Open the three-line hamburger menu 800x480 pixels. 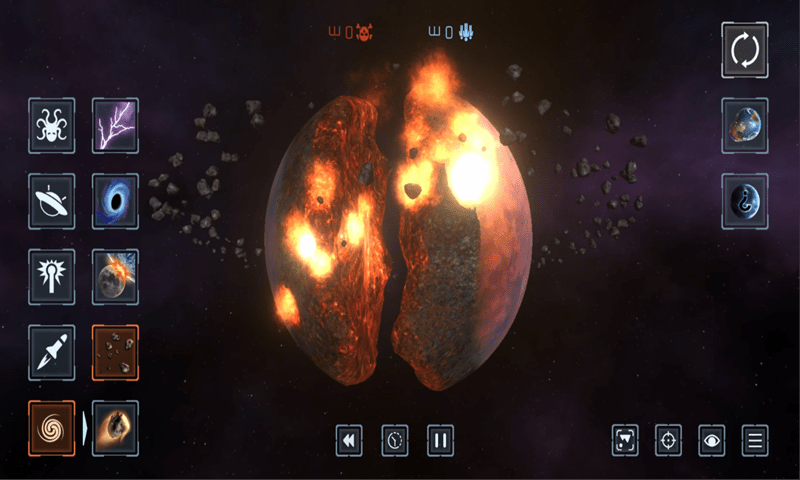click(756, 440)
